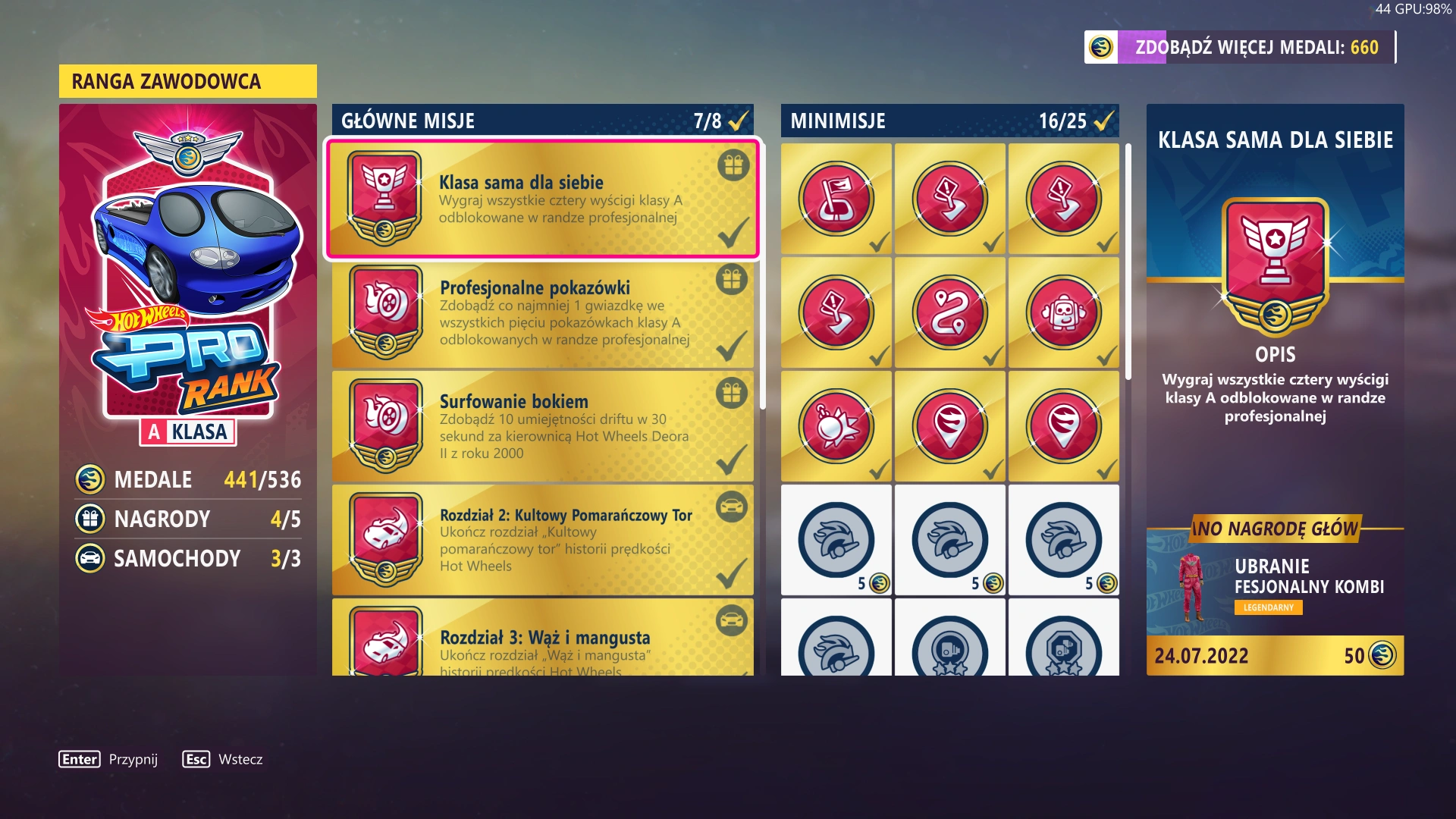The height and width of the screenshot is (819, 1456).
Task: Select the flag track minimission tile
Action: click(836, 199)
